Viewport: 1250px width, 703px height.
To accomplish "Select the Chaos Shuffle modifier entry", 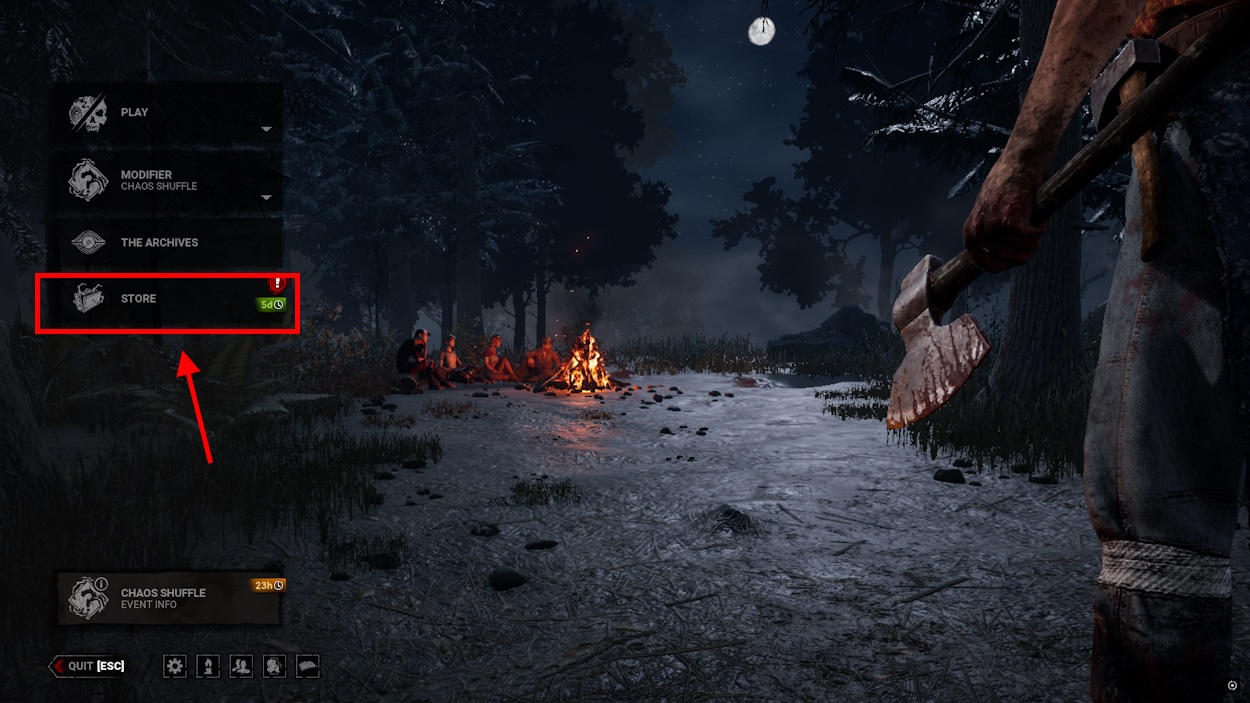I will pyautogui.click(x=168, y=180).
